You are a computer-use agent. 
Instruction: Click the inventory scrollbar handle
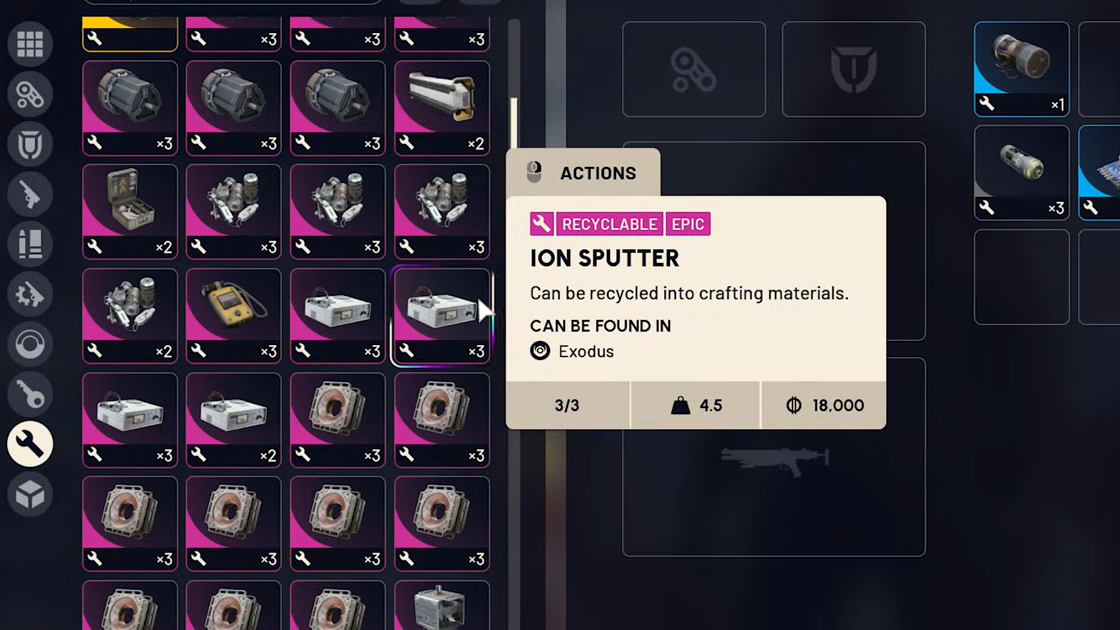514,123
